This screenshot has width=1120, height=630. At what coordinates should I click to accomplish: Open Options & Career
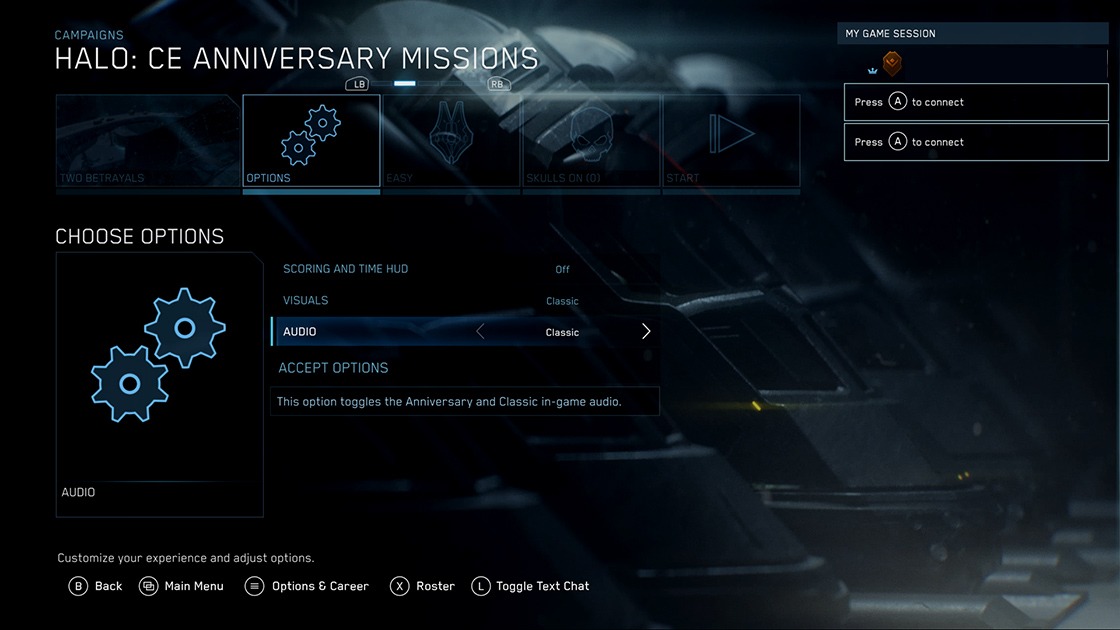click(x=307, y=586)
